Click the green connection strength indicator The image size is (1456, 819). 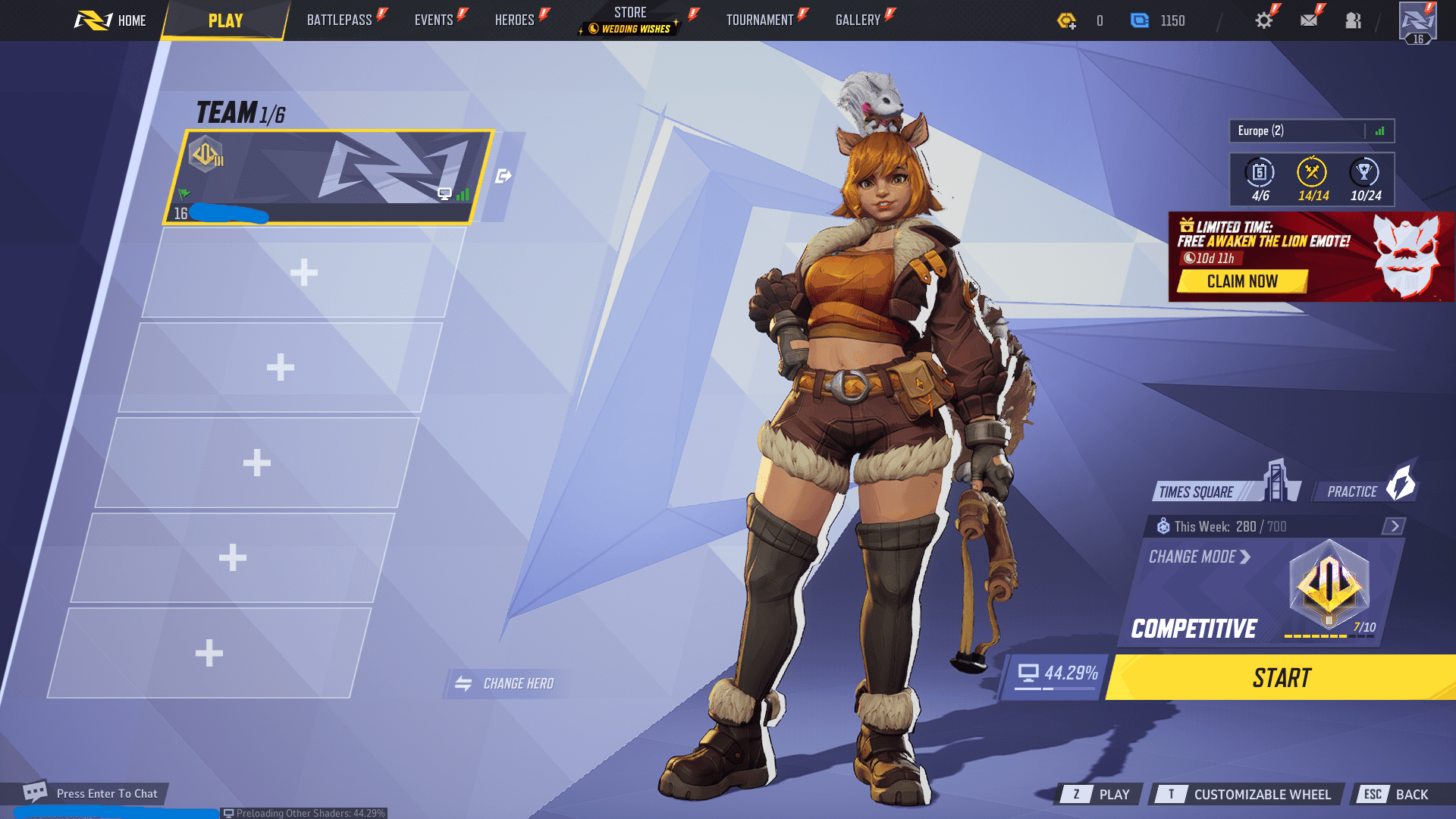pos(1380,130)
